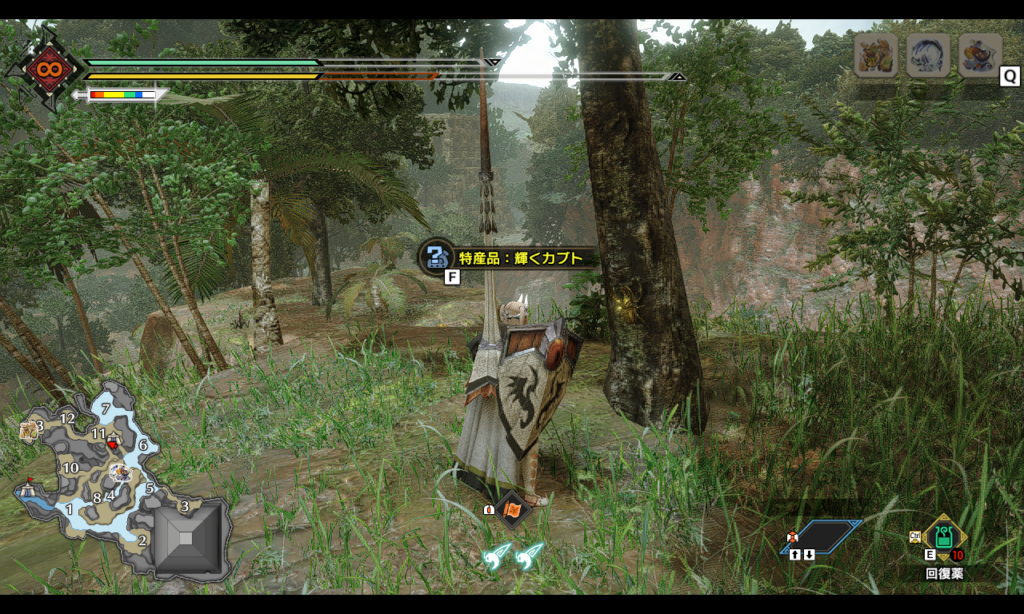The width and height of the screenshot is (1024, 614).
Task: Click the white monster icon on the minimap
Action: [x=121, y=471]
